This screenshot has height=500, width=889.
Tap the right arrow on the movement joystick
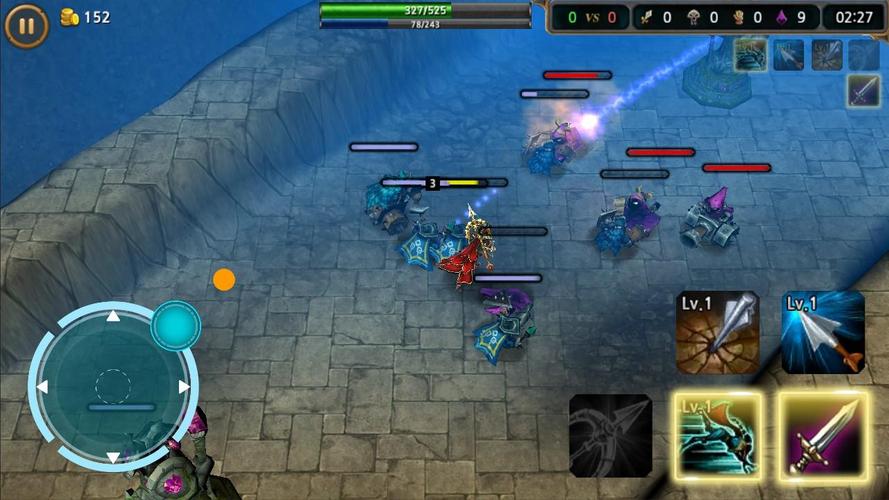tap(184, 387)
